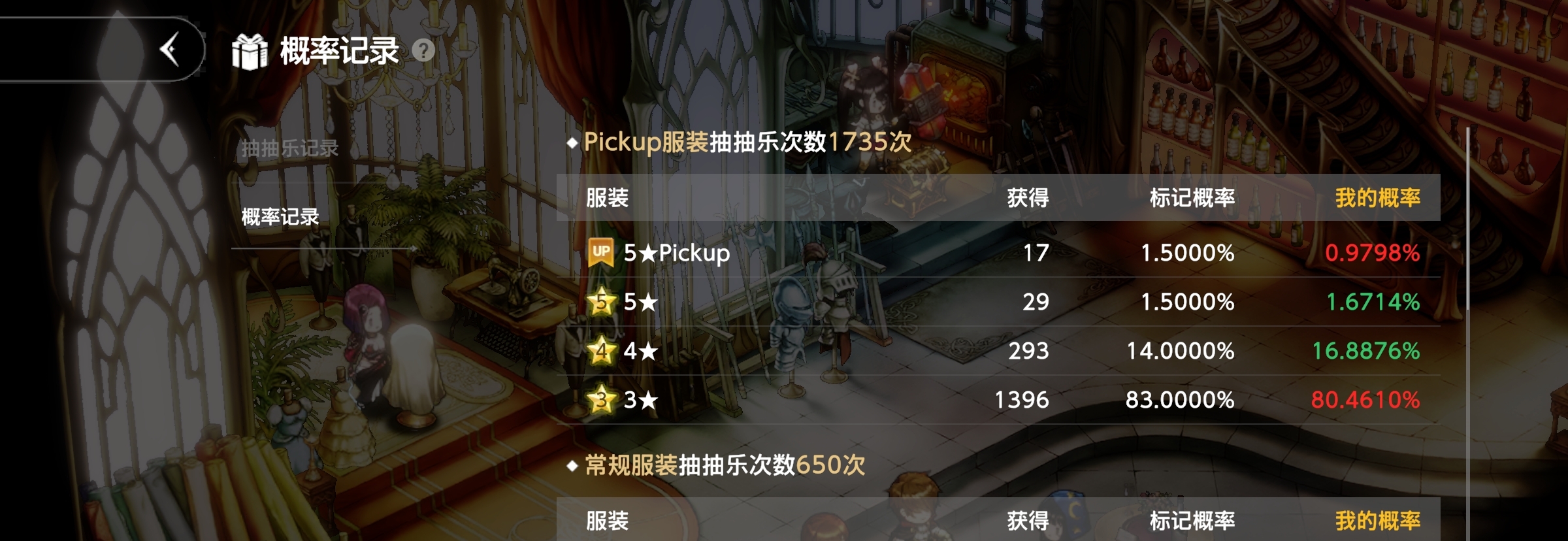Open the help question mark icon
Image resolution: width=1568 pixels, height=541 pixels.
coord(422,50)
